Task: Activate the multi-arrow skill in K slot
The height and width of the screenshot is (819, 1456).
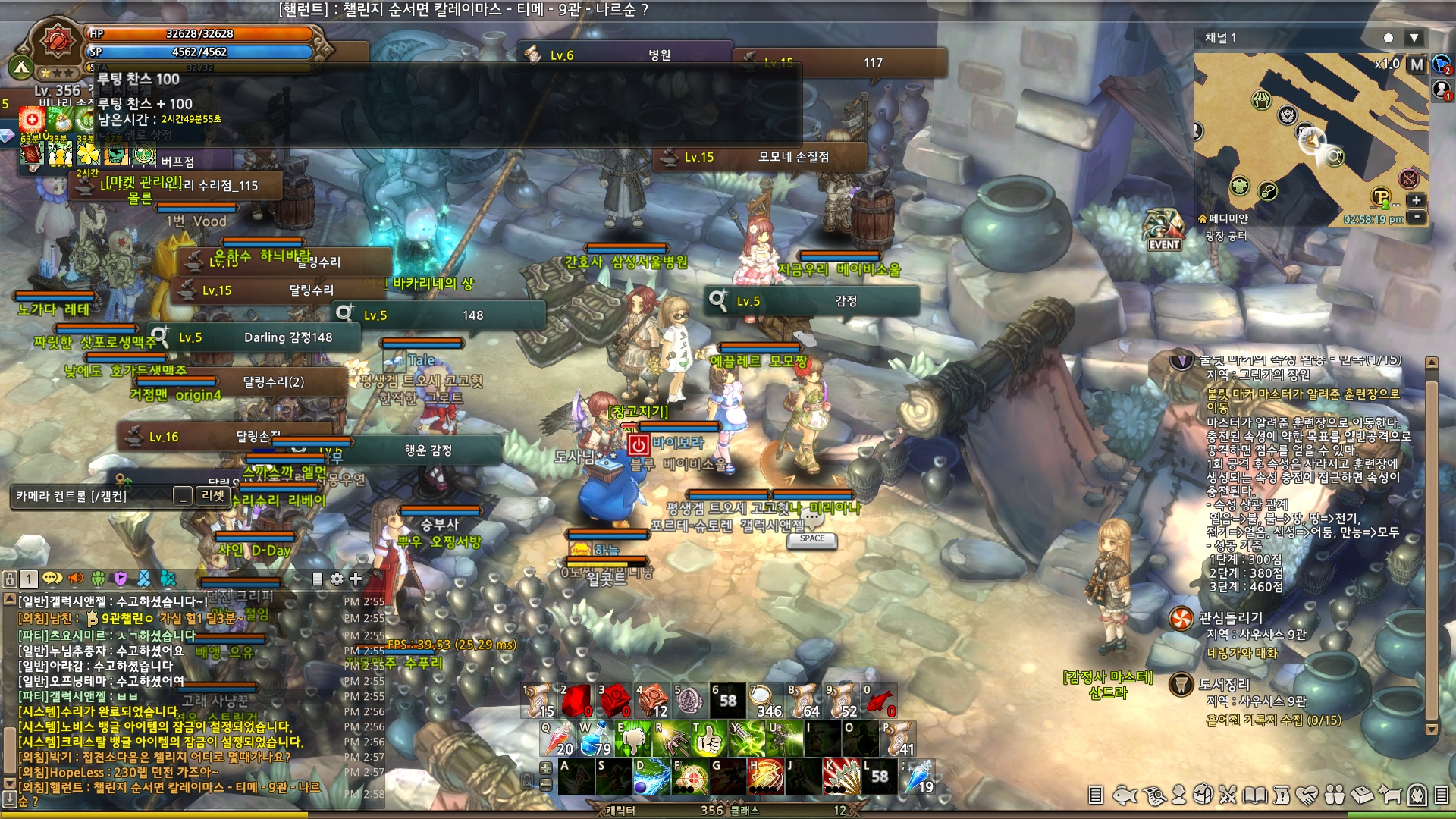Action: point(842,777)
